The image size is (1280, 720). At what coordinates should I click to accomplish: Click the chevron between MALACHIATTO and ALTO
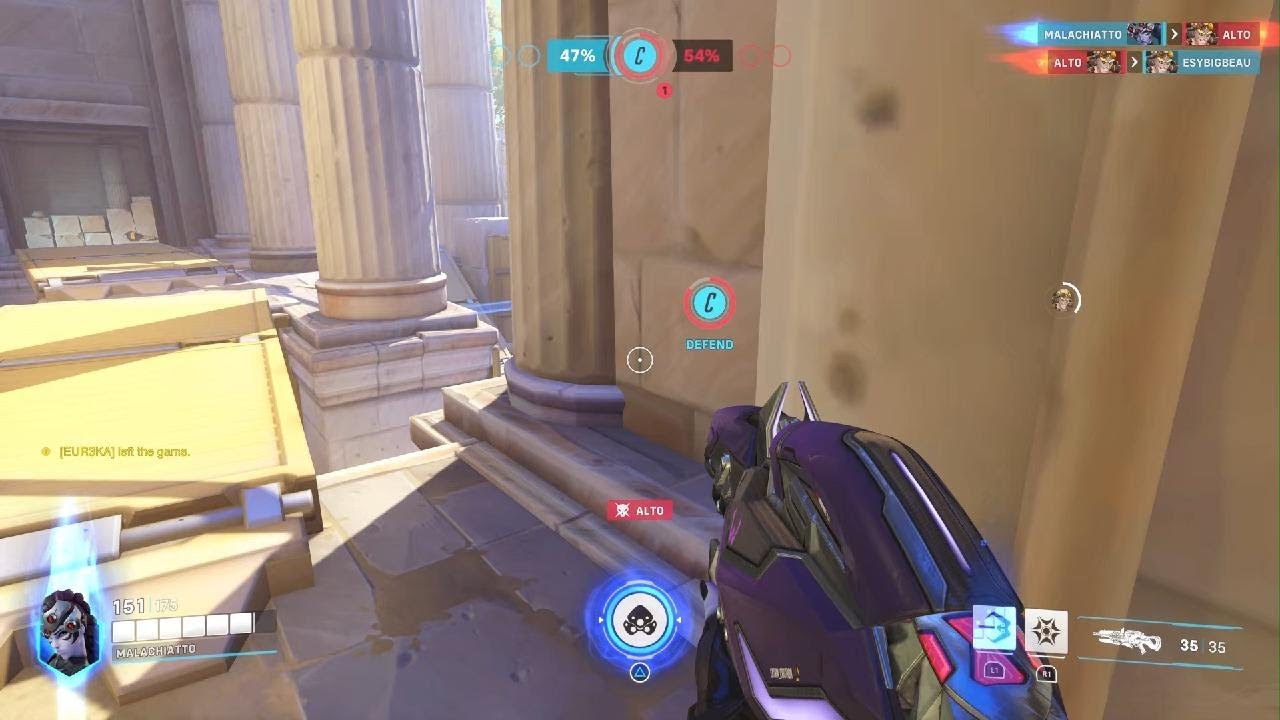1173,34
